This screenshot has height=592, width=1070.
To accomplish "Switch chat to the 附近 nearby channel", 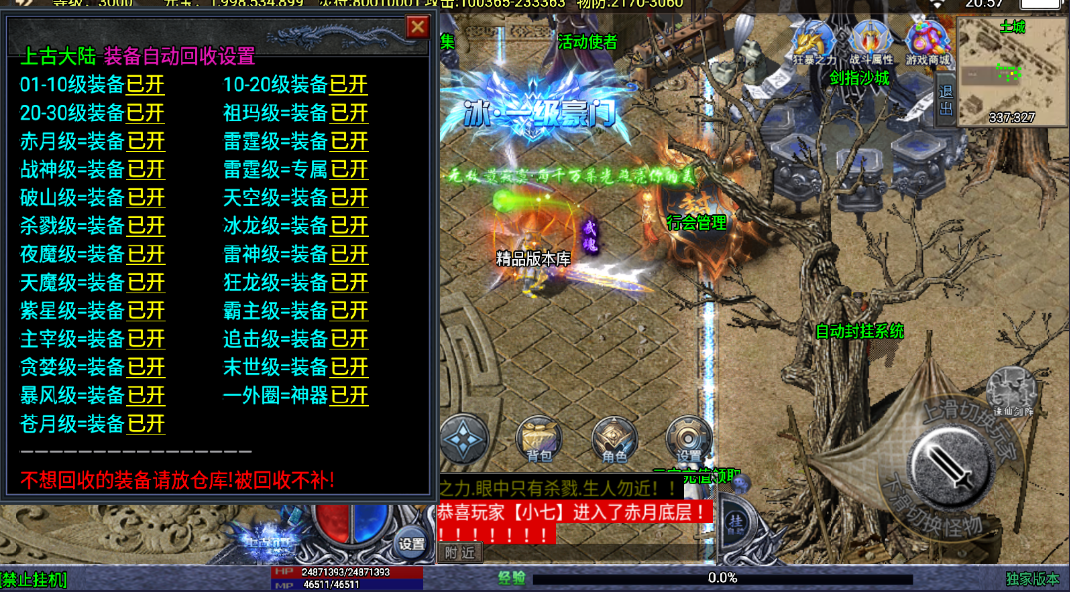I will [460, 552].
